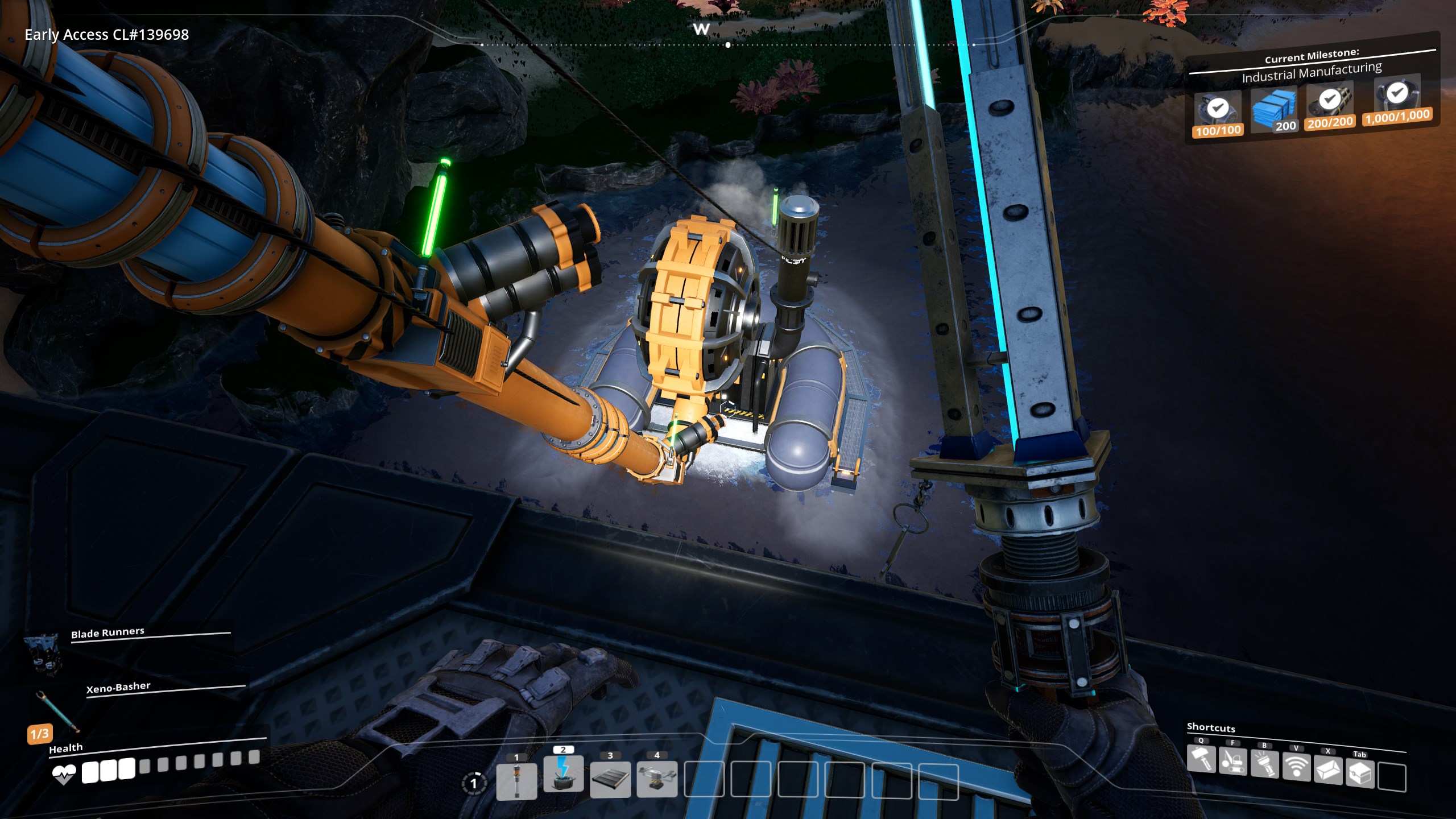Activate the dismantle mode excavator shortcut
The width and height of the screenshot is (1456, 819).
[x=1232, y=762]
